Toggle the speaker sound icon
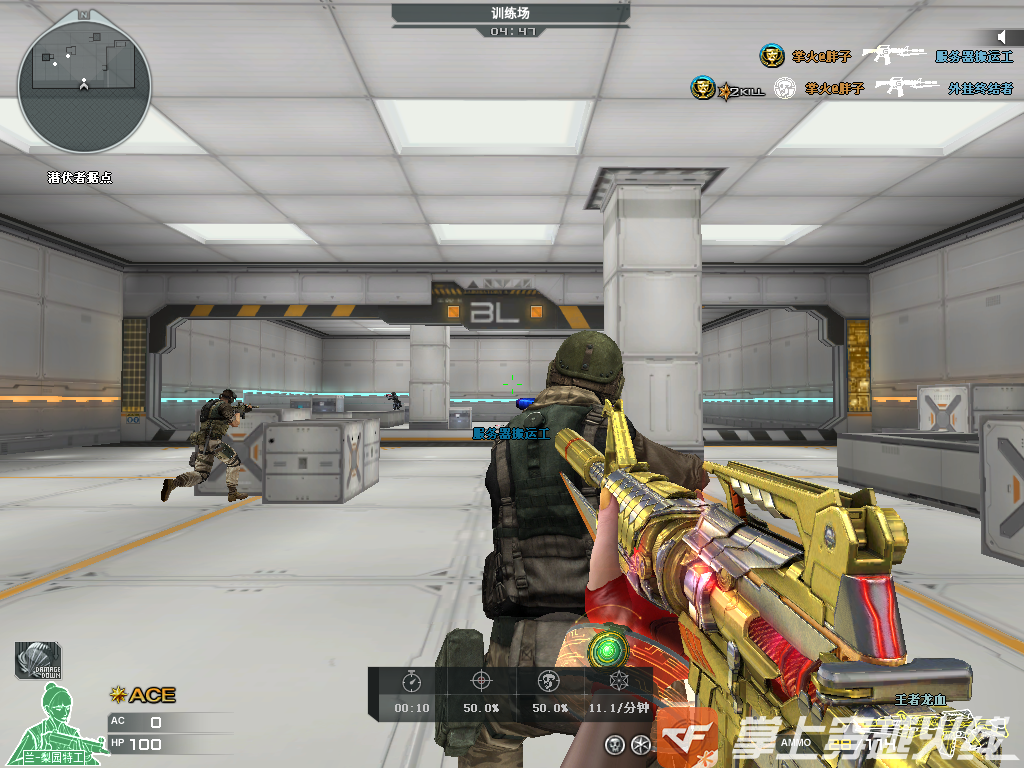Screen dimensions: 1024x768 coord(1001,38)
